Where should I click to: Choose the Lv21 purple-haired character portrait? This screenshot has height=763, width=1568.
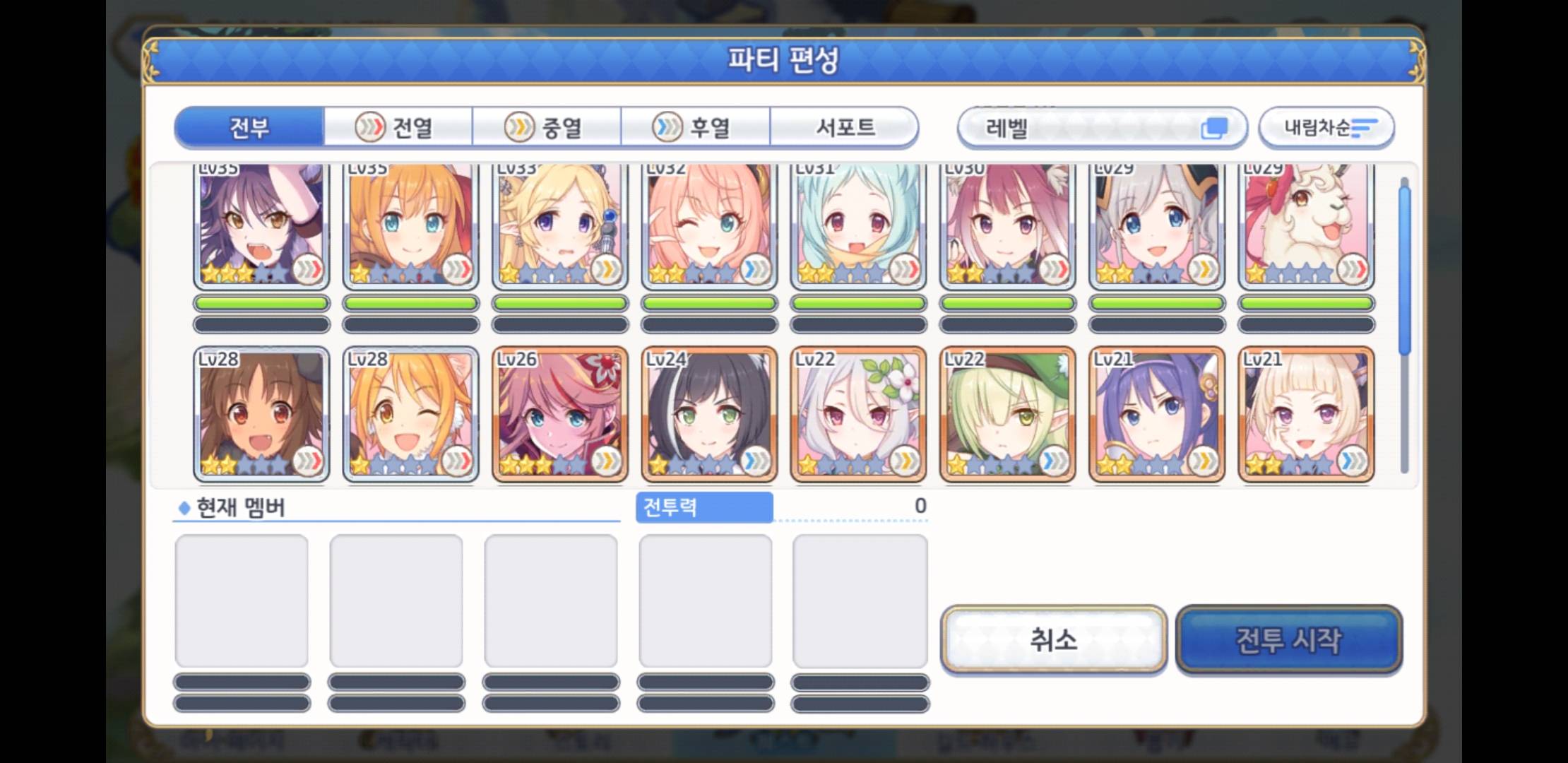[1156, 414]
